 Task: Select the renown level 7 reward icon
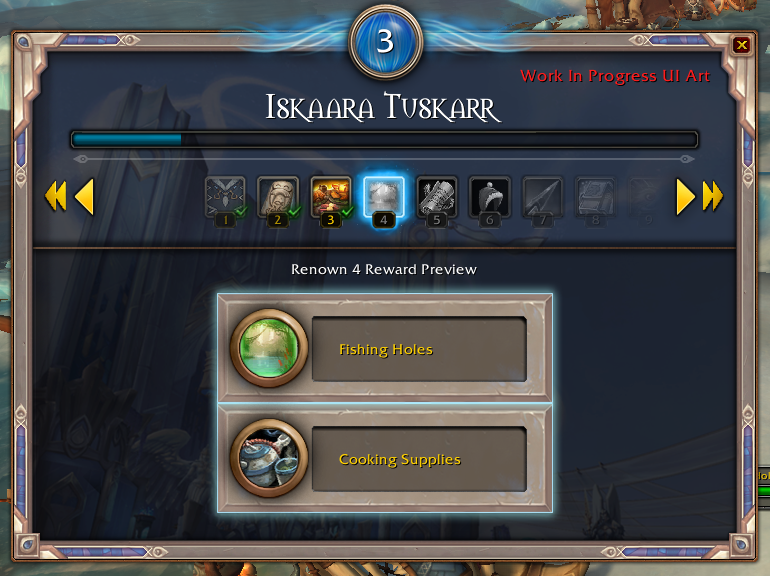[x=542, y=198]
